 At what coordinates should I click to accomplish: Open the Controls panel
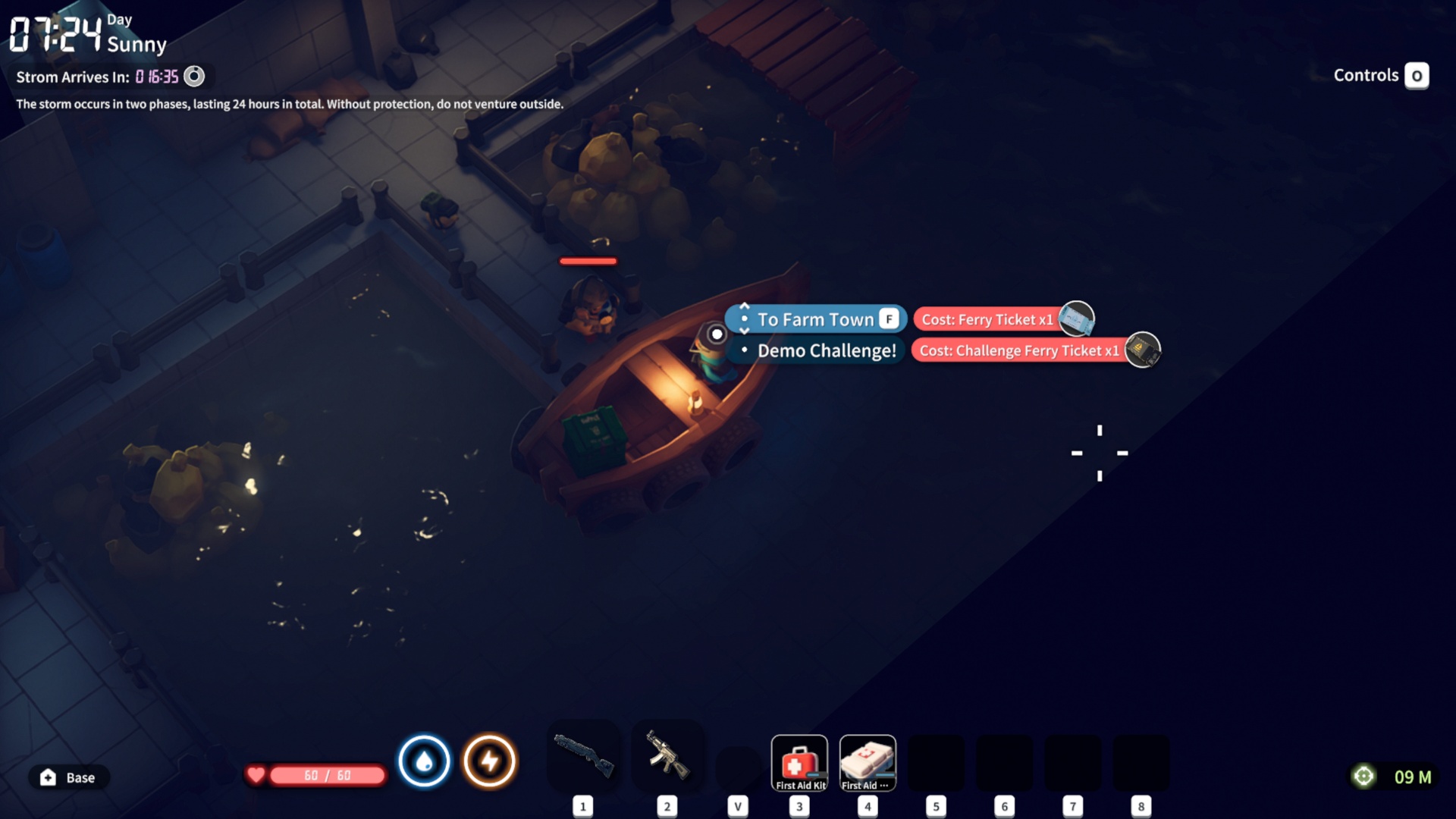(1416, 76)
